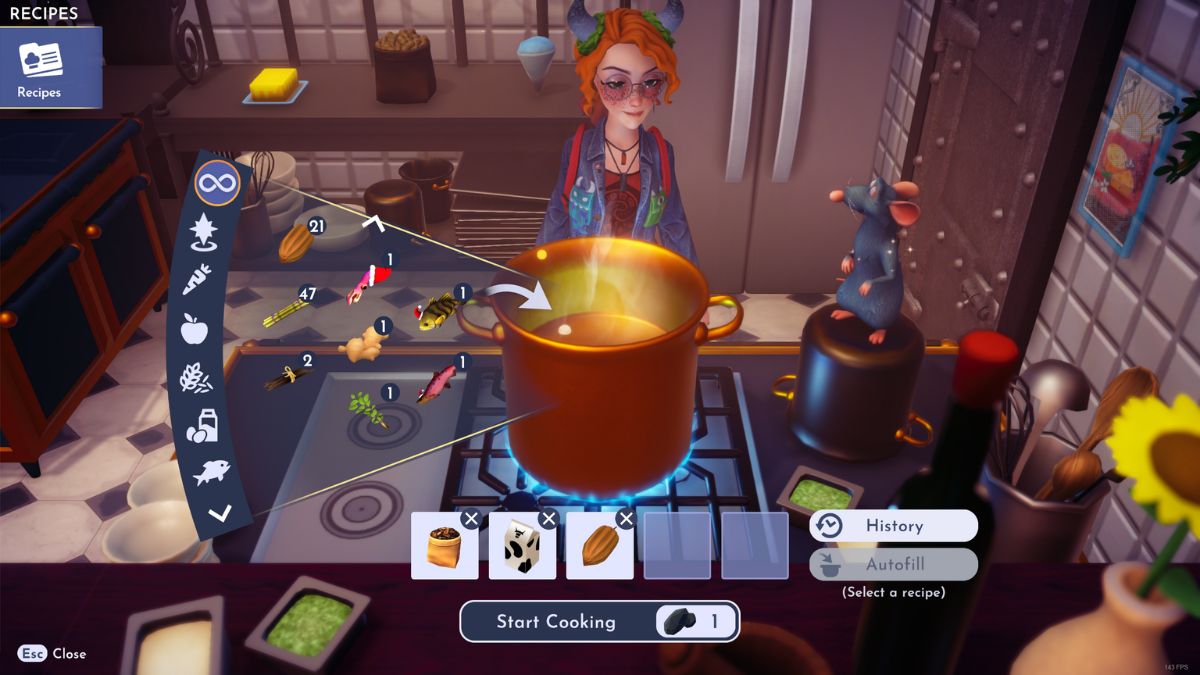Filter by milk and eggs dairy
Image resolution: width=1200 pixels, height=675 pixels.
click(x=201, y=426)
